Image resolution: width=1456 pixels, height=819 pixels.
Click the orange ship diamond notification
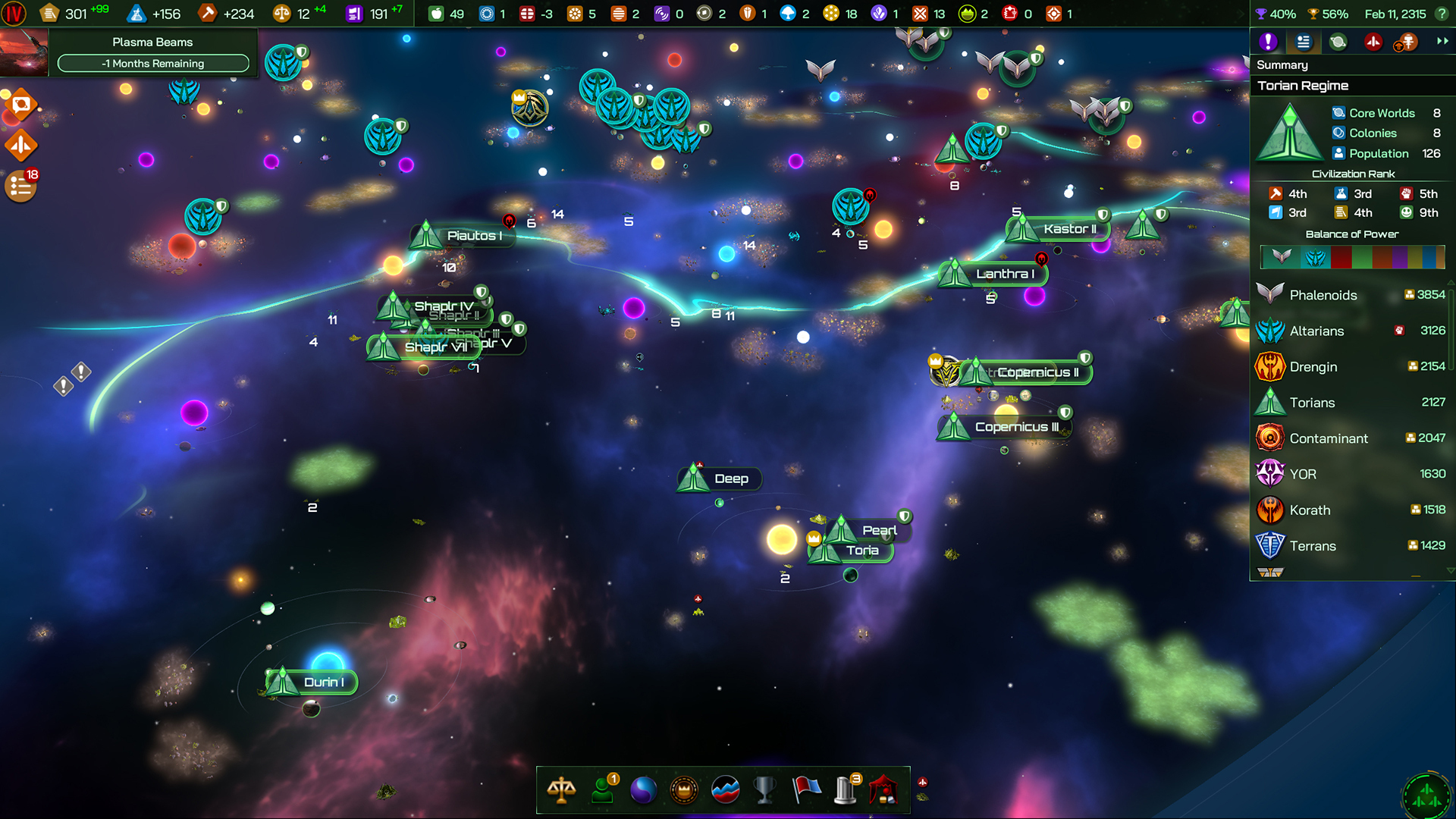pyautogui.click(x=20, y=145)
